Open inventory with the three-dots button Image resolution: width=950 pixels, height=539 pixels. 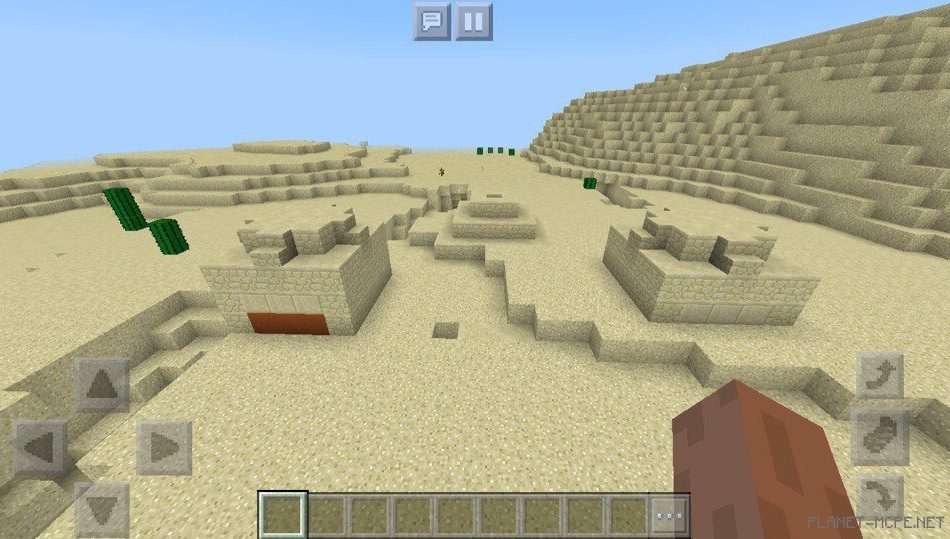(670, 516)
